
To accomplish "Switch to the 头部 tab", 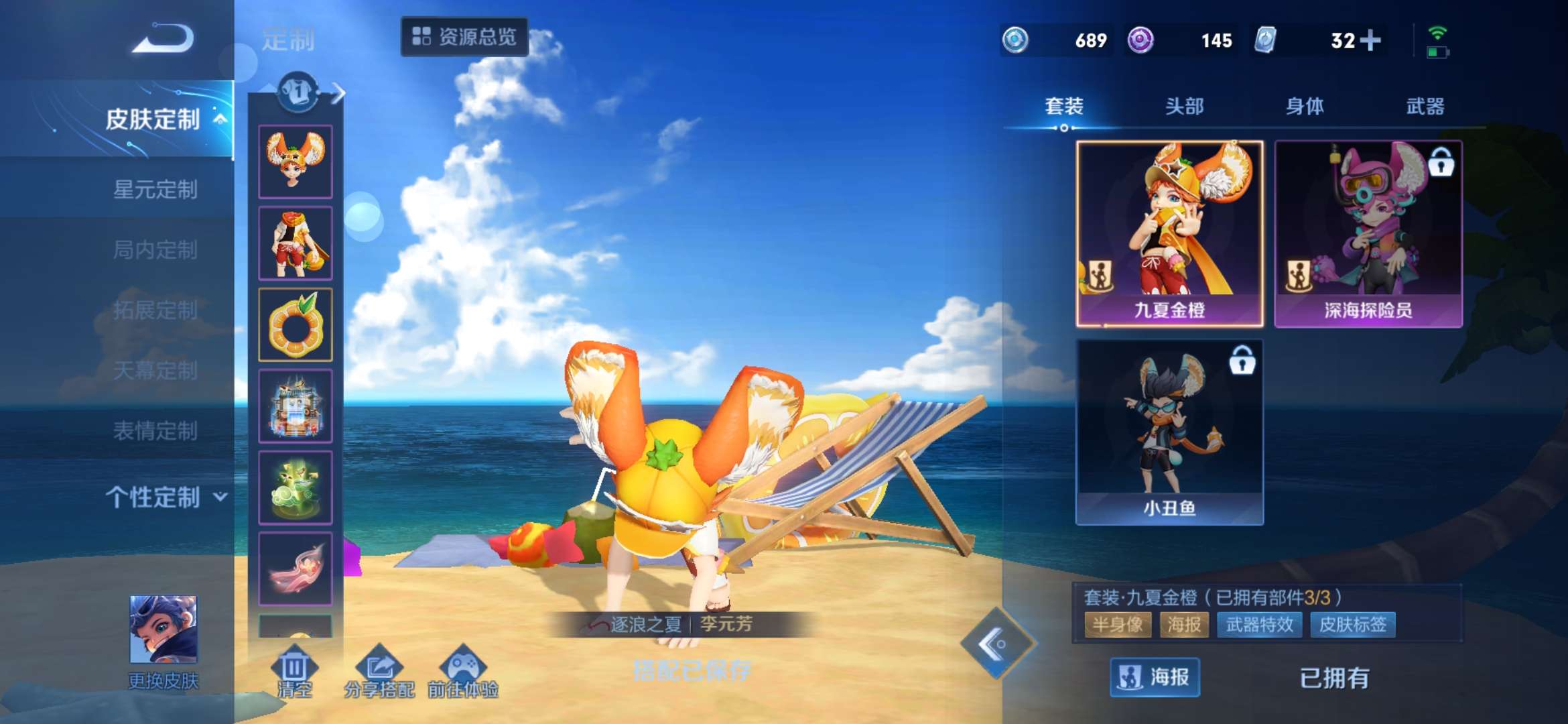I will coord(1184,106).
